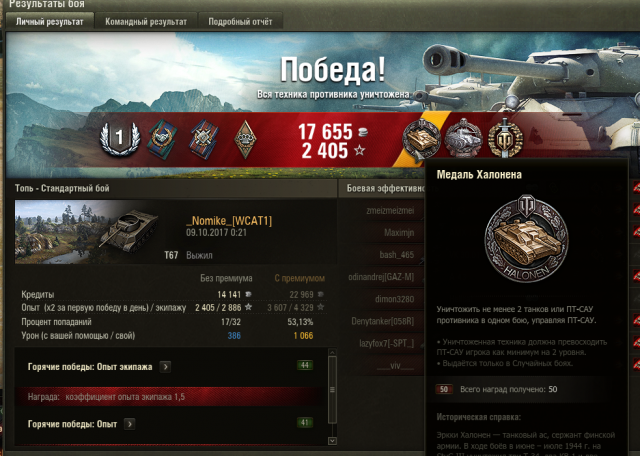This screenshot has height=456, width=640.
Task: Click the class badge number 1 icon
Action: tap(119, 139)
